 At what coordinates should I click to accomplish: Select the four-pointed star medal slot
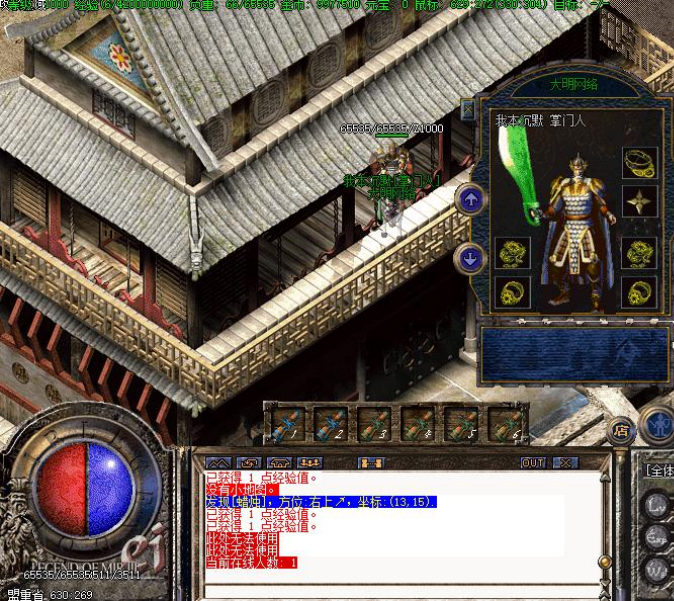pos(639,202)
